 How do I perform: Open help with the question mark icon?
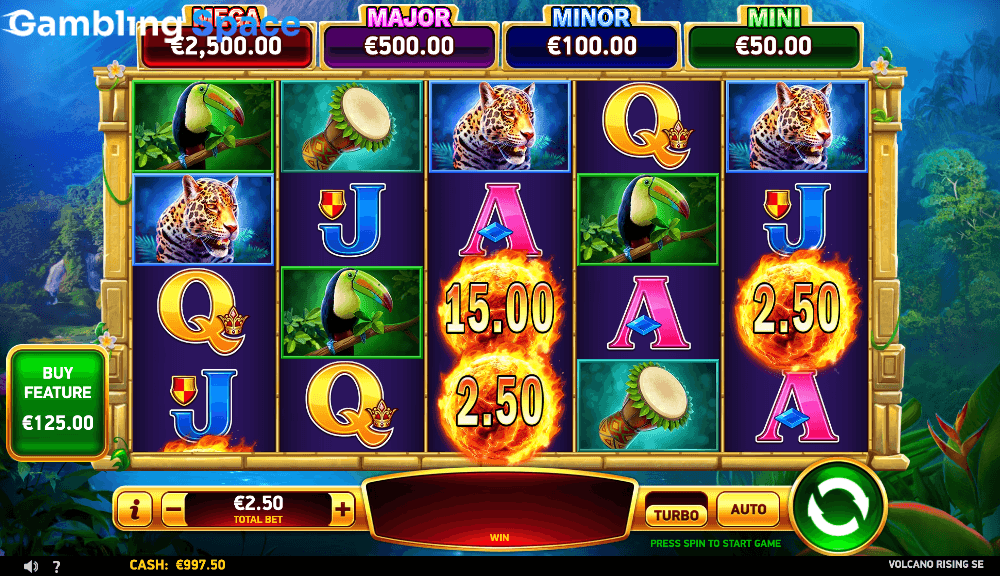56,566
